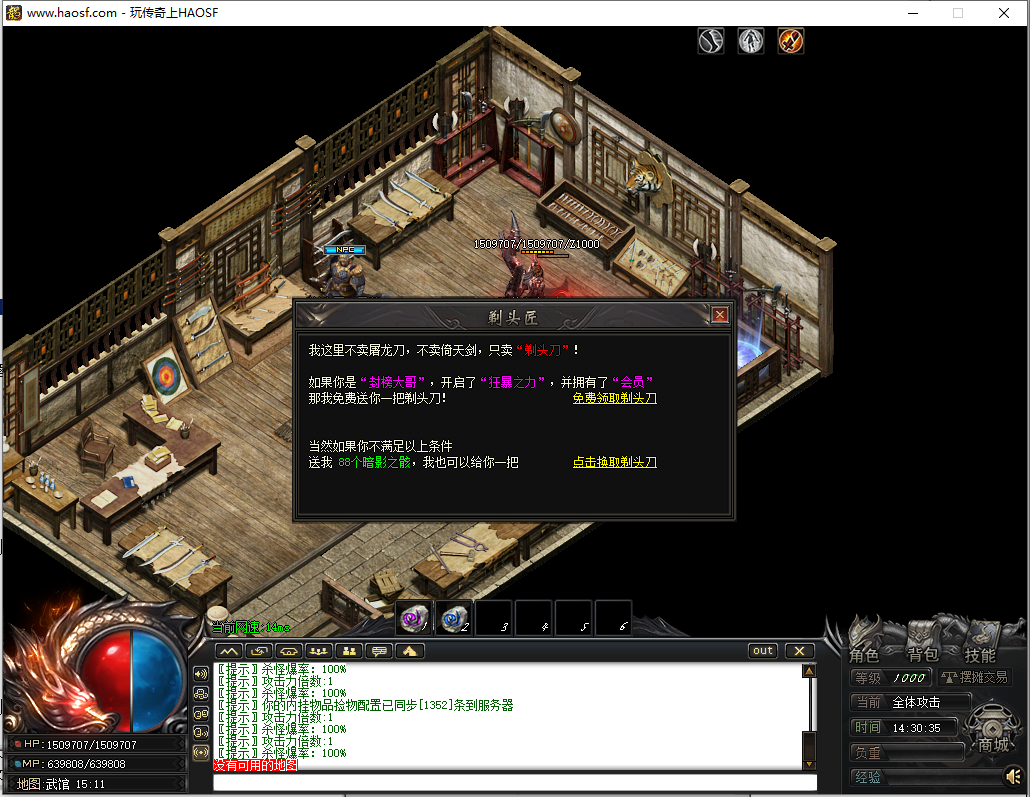Image resolution: width=1030 pixels, height=797 pixels.
Task: Change the 全体攻击 attack mode
Action: click(928, 702)
